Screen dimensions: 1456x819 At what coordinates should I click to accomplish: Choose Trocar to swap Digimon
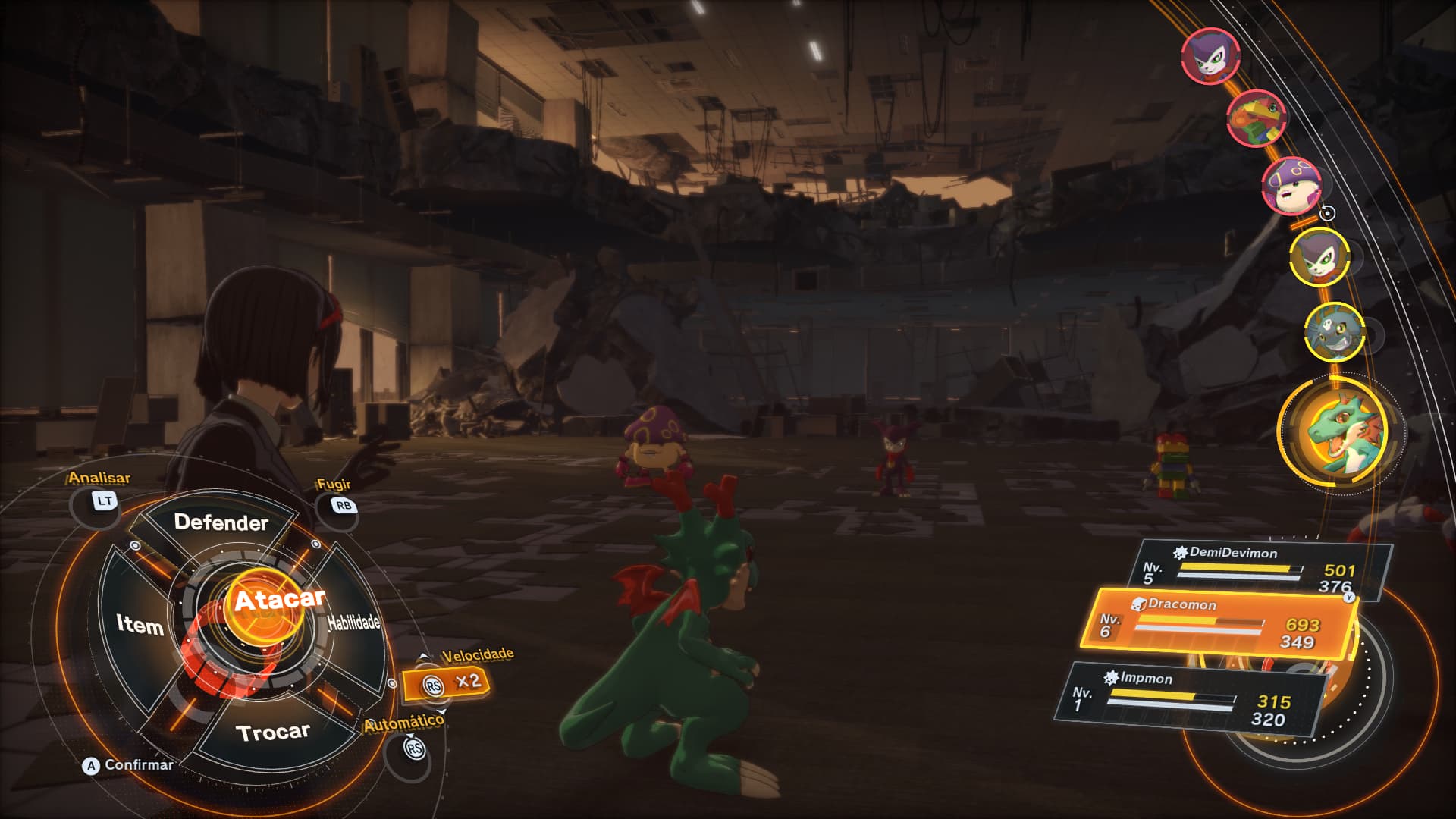273,733
